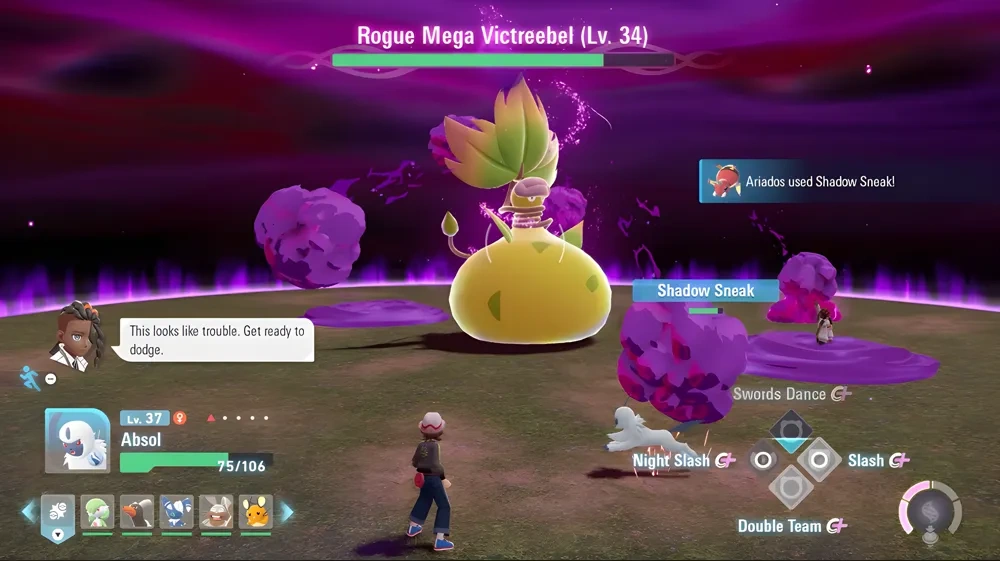Image resolution: width=1000 pixels, height=561 pixels.
Task: Click the party bar's right arrow
Action: 287,512
